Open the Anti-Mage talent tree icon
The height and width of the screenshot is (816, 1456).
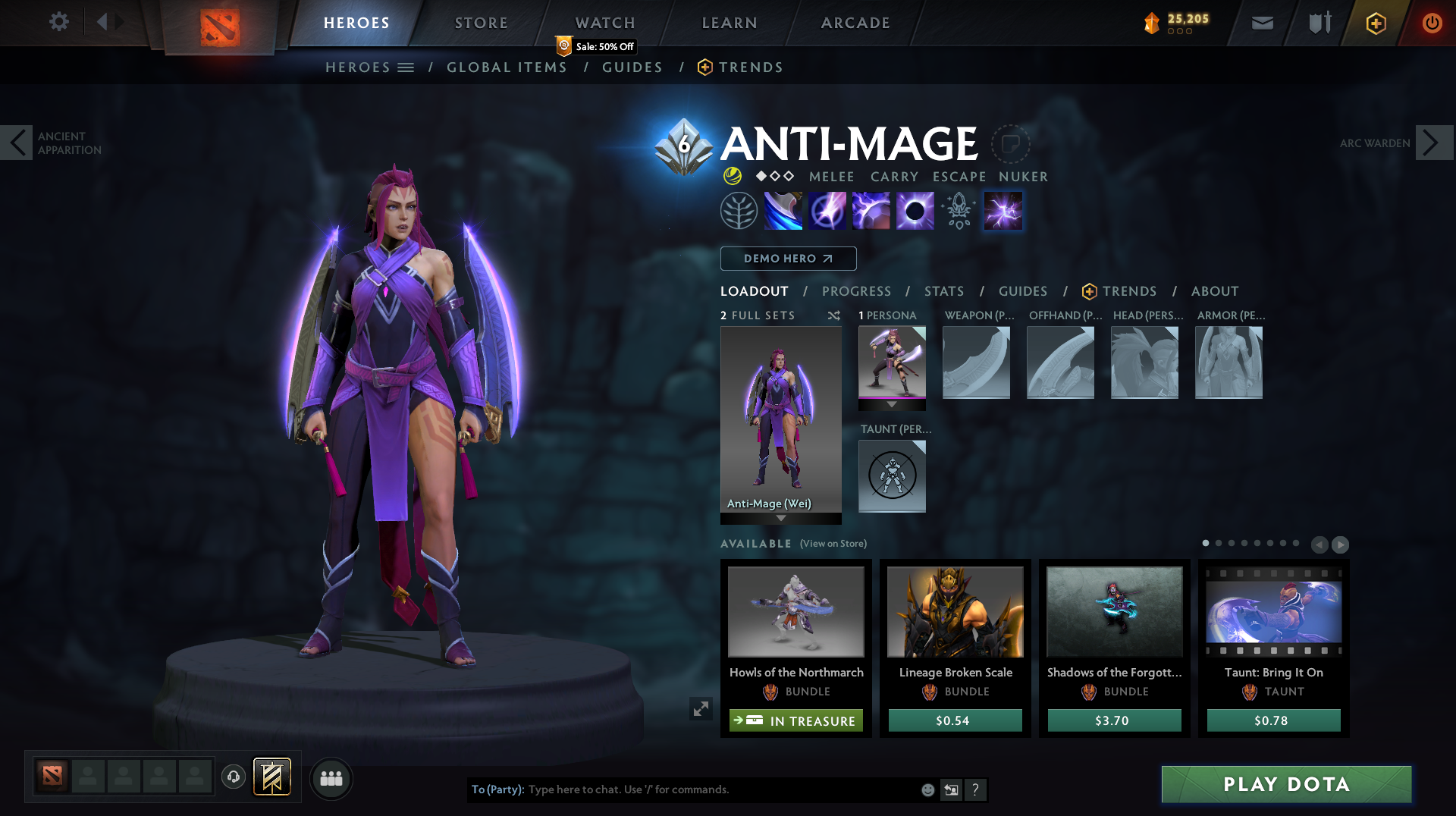[x=739, y=210]
